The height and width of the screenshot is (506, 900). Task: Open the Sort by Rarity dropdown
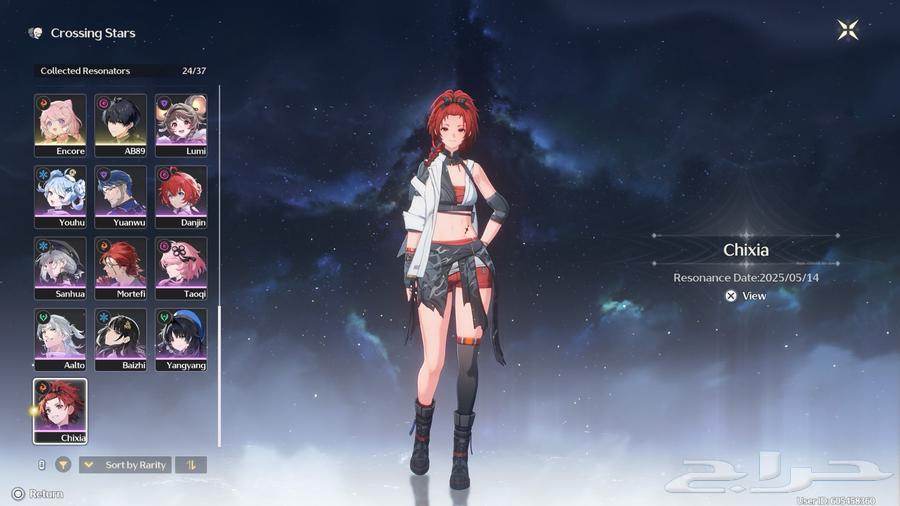click(x=125, y=465)
